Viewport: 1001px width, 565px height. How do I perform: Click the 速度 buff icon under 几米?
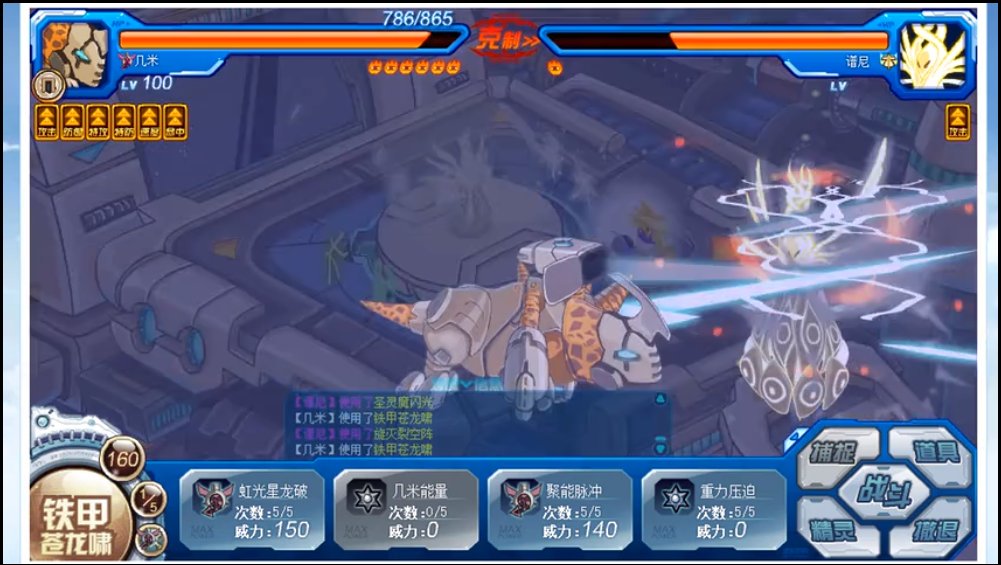click(x=150, y=121)
